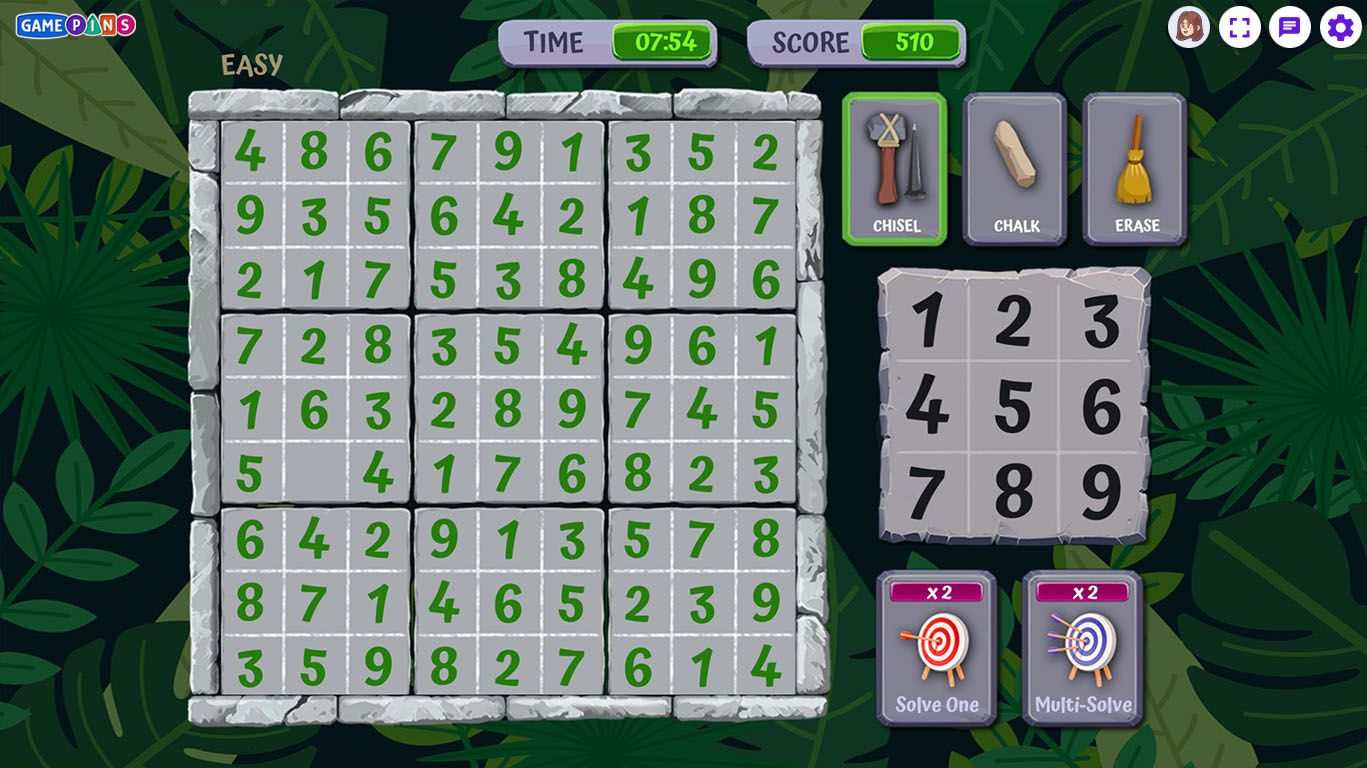Click the GamePins logo
The height and width of the screenshot is (768, 1367).
point(76,25)
